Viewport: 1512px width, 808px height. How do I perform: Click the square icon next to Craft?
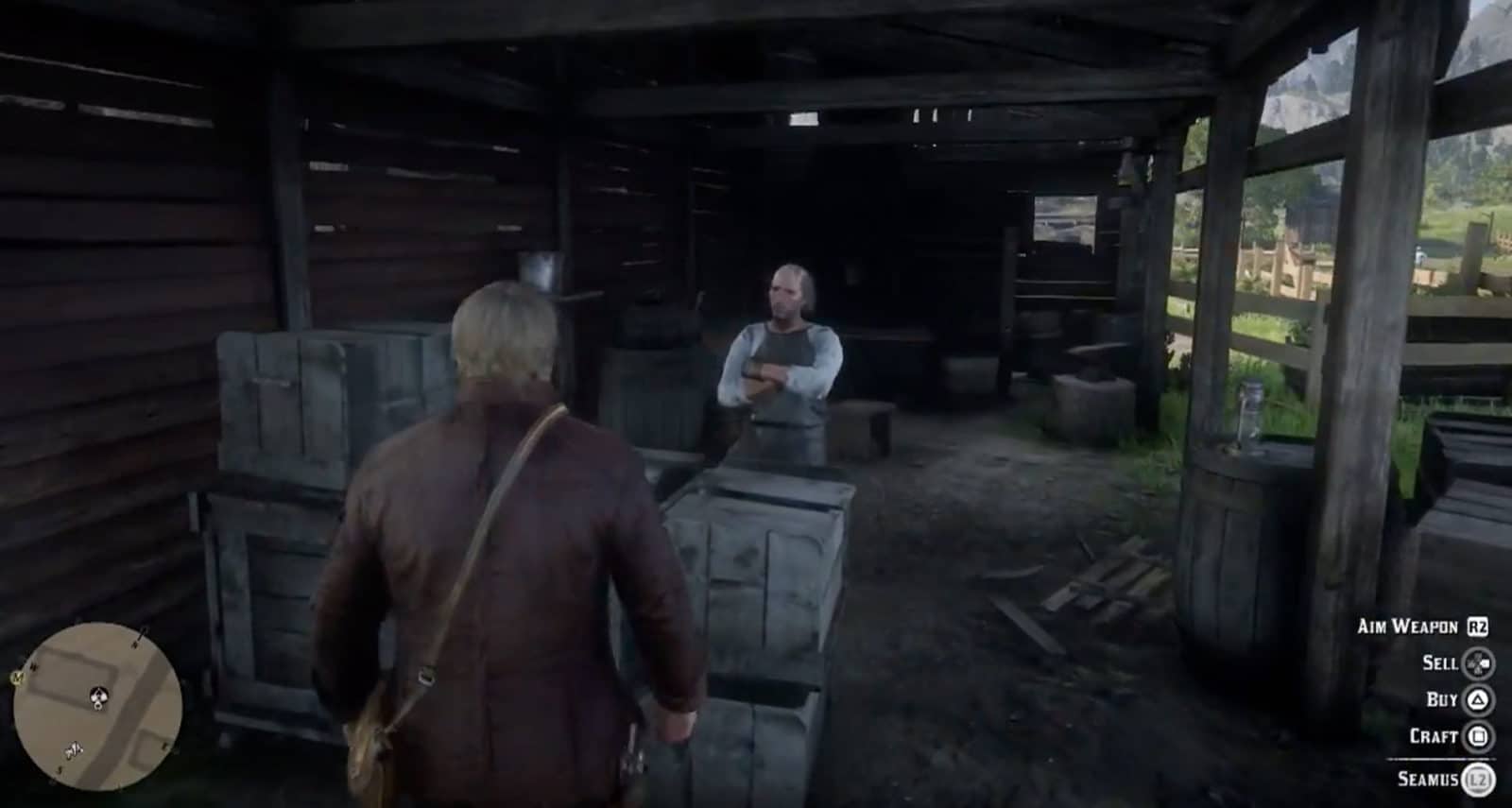click(1479, 737)
